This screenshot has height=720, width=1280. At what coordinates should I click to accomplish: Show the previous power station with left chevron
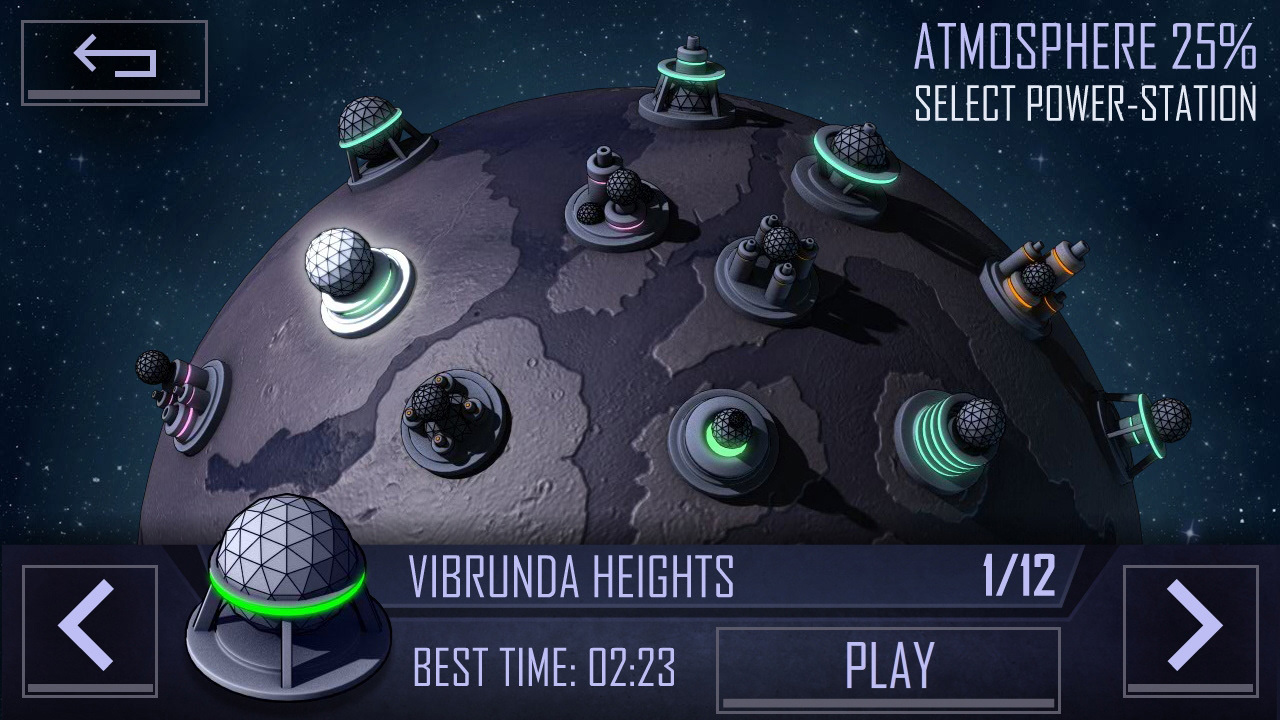[90, 630]
